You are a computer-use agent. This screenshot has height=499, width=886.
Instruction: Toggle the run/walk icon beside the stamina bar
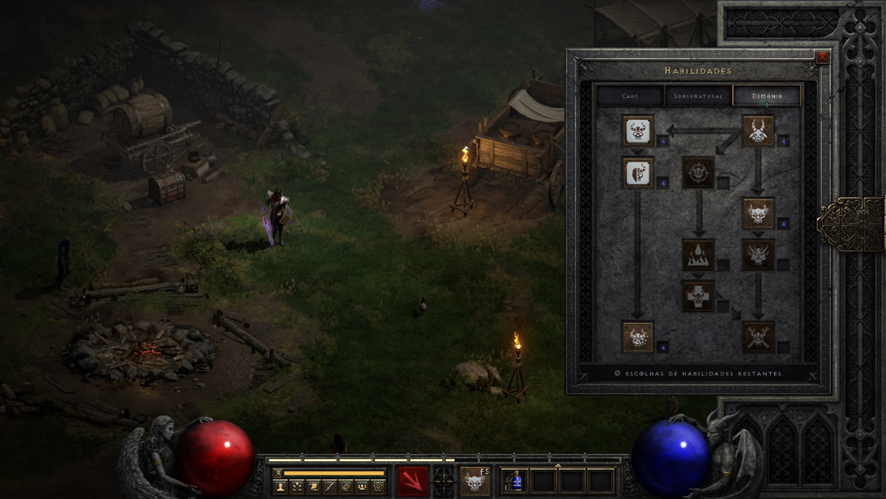tap(280, 472)
